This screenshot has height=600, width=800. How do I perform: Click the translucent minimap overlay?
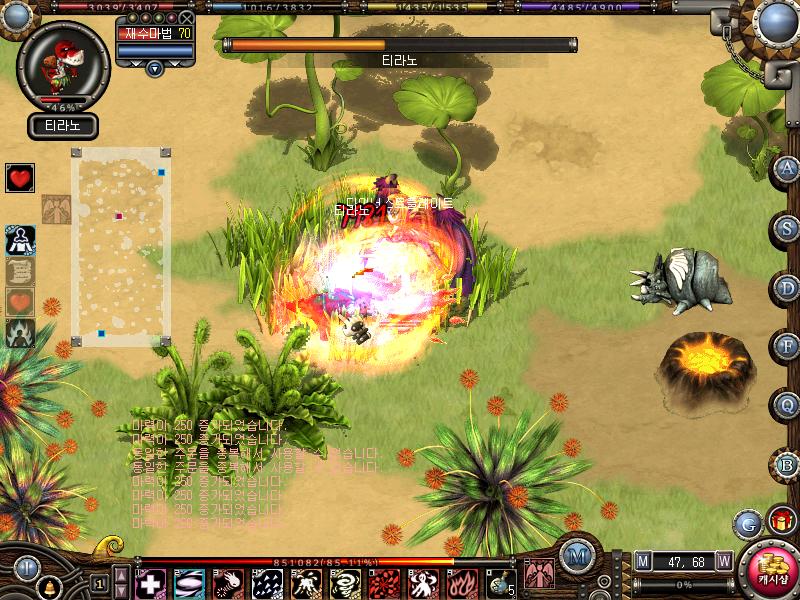(120, 247)
